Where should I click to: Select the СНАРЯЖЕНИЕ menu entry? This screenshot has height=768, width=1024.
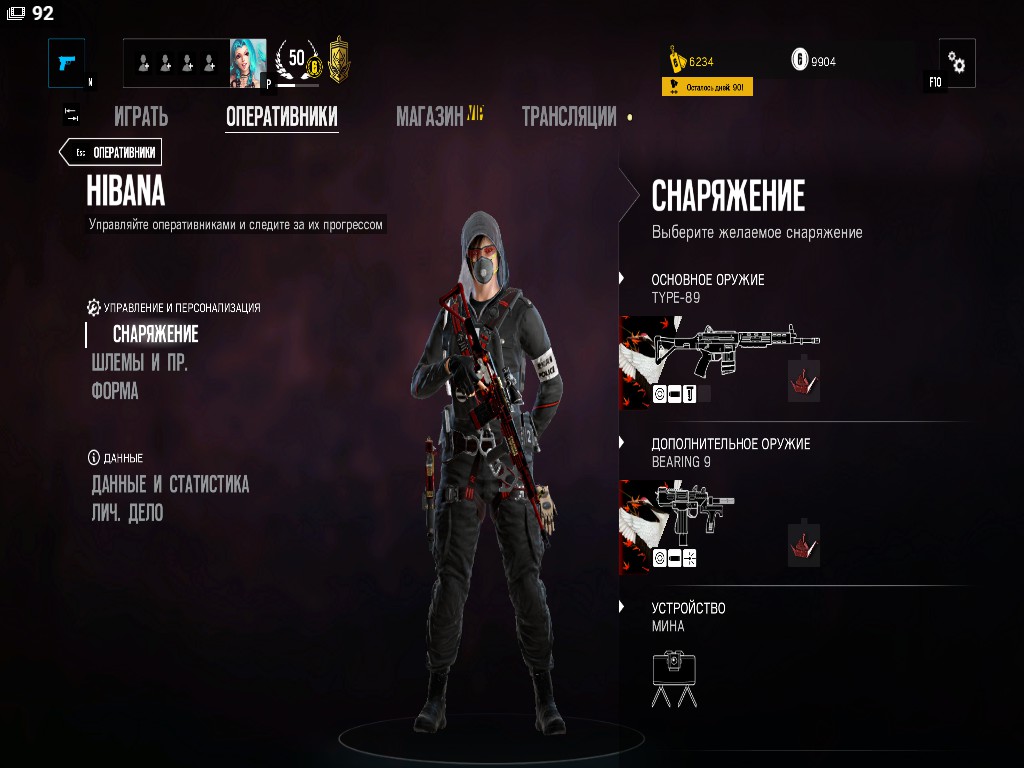tap(155, 334)
